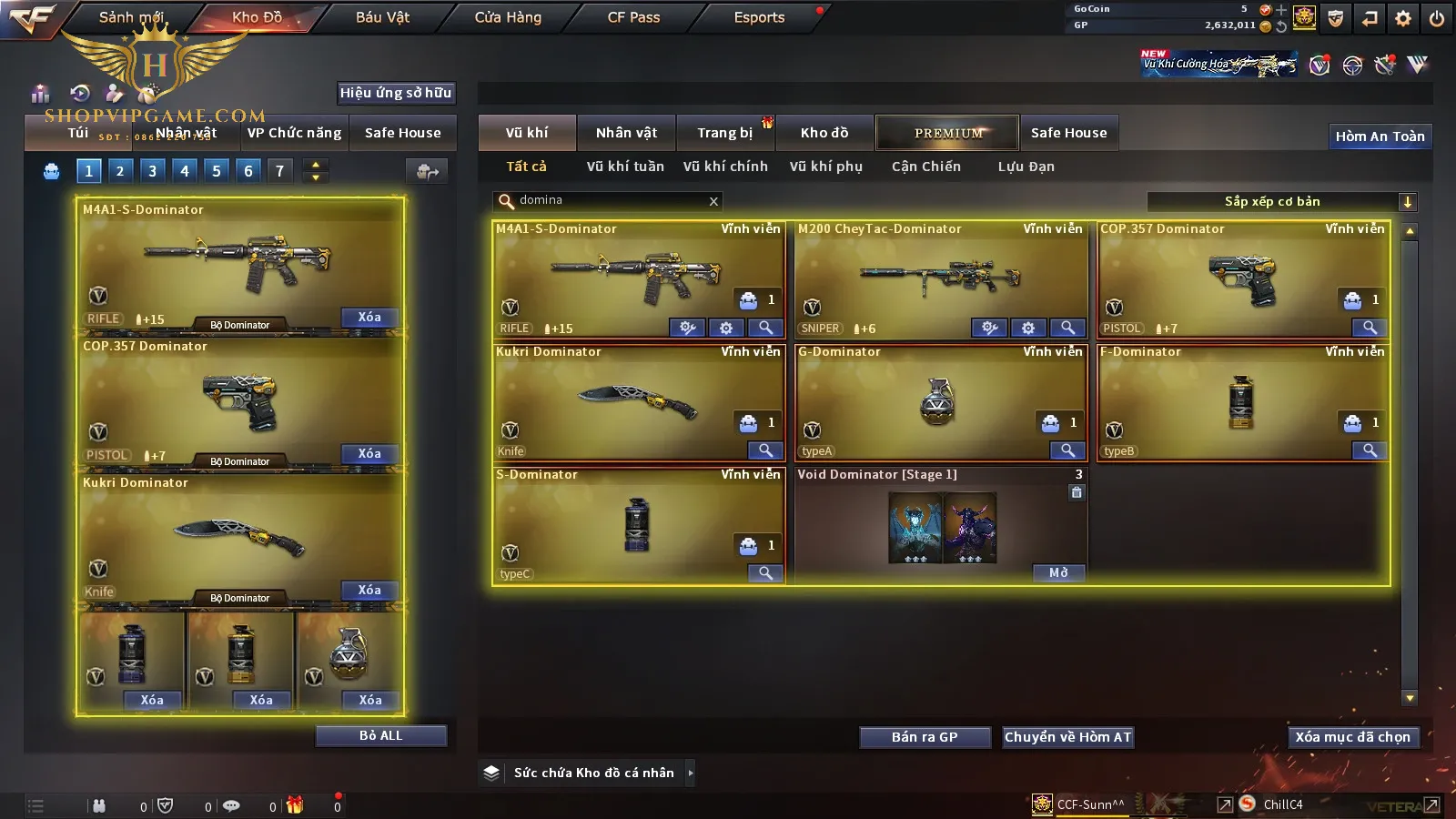This screenshot has width=1456, height=819.
Task: Filter by Vũ khí chính
Action: [x=725, y=167]
